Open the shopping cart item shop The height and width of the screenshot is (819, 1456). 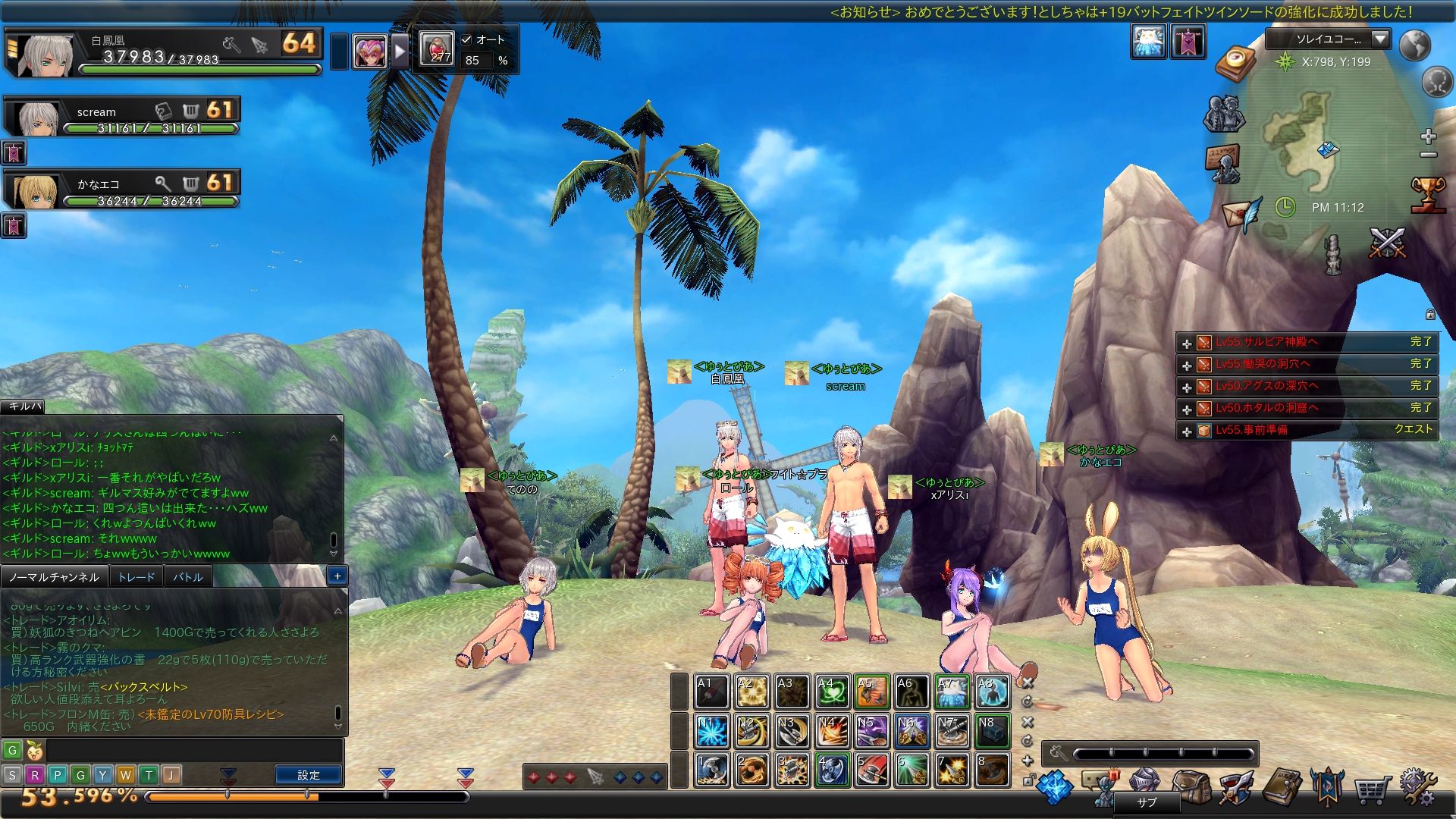point(1372,789)
